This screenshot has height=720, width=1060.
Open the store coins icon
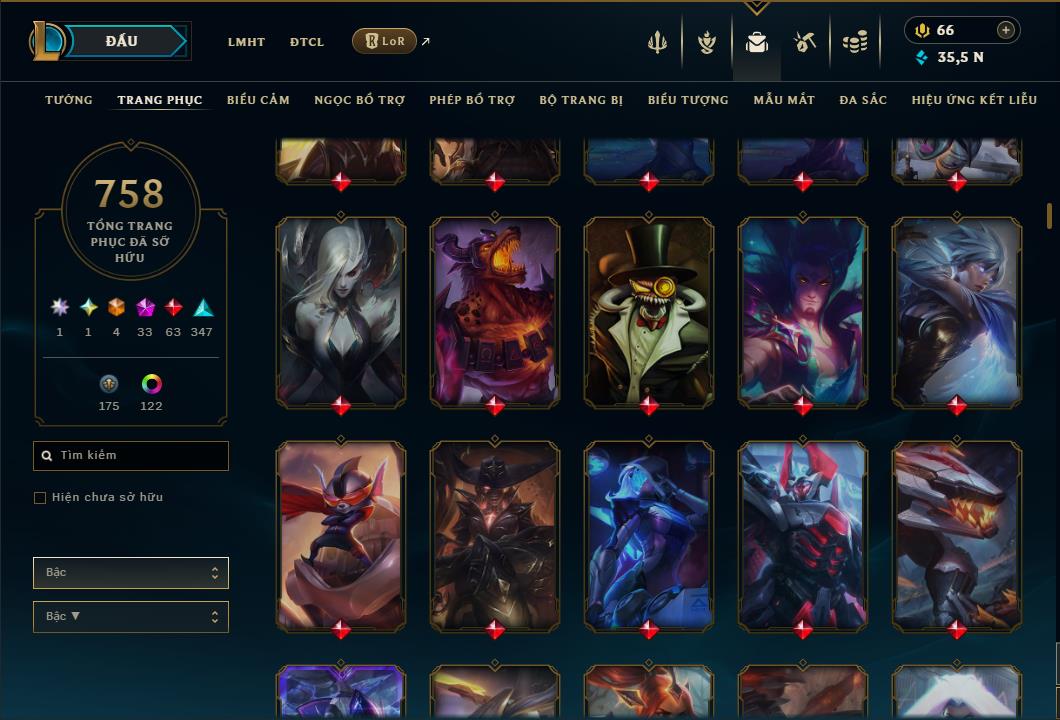tap(854, 42)
